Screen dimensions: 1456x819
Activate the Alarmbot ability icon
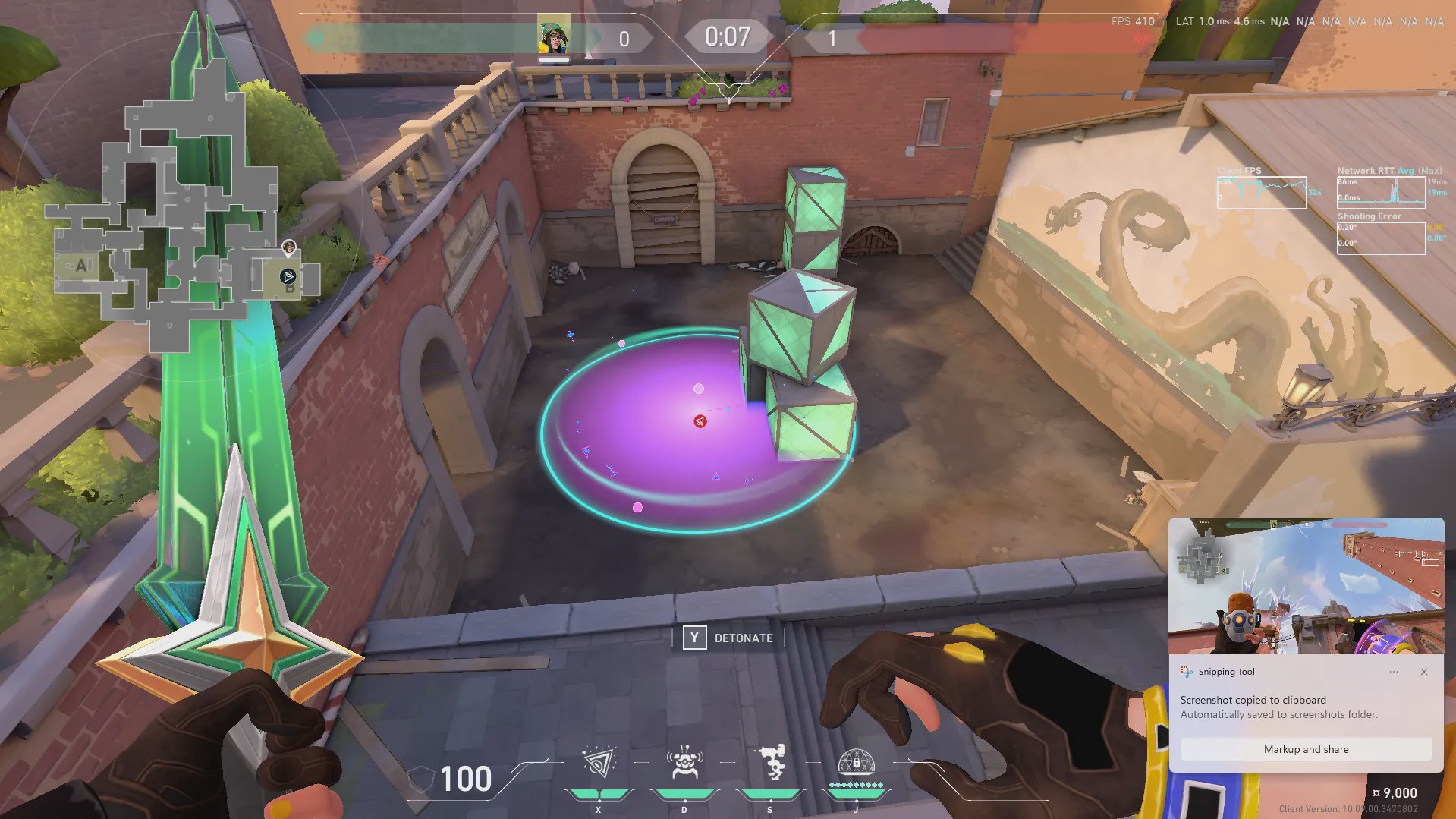[684, 763]
